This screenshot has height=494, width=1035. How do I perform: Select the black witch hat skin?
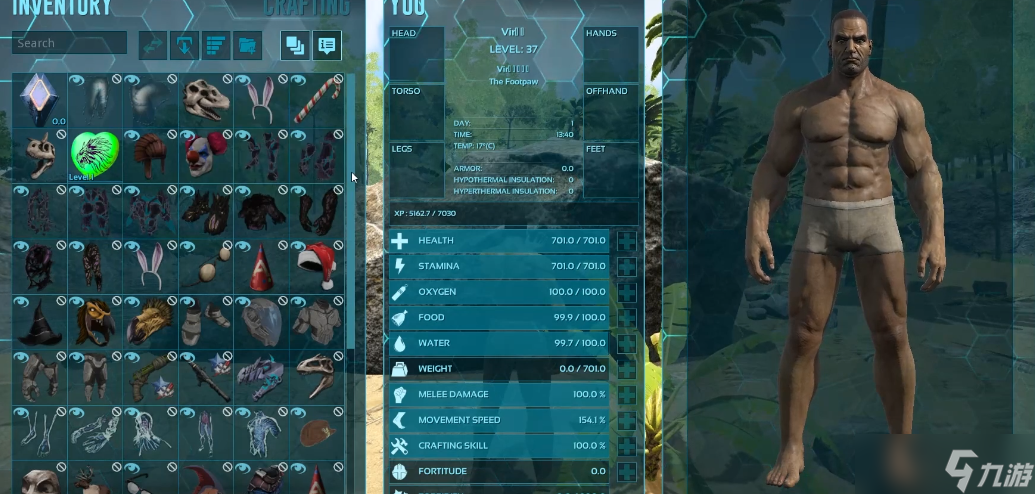click(x=39, y=321)
